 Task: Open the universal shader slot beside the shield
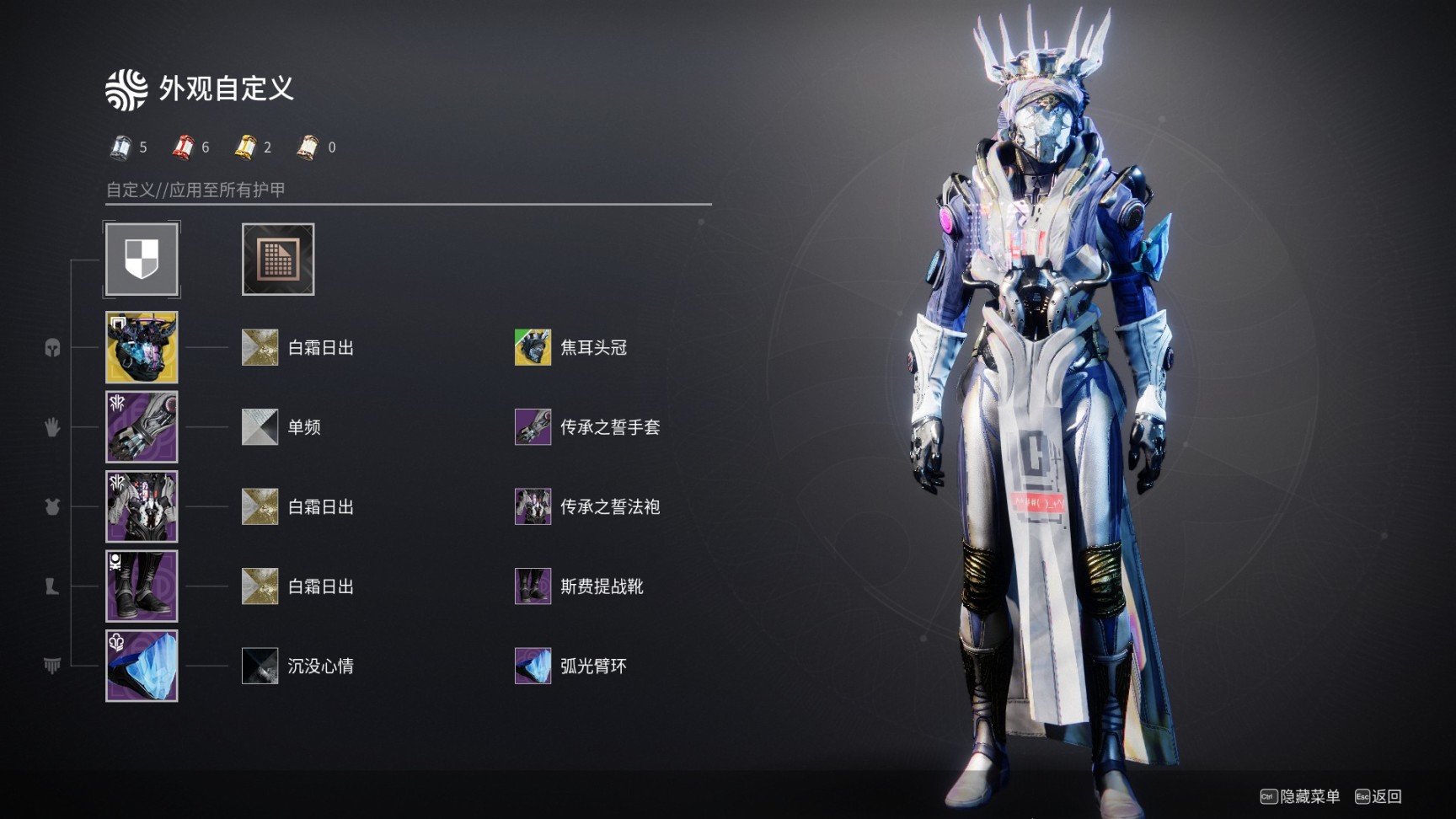(277, 259)
